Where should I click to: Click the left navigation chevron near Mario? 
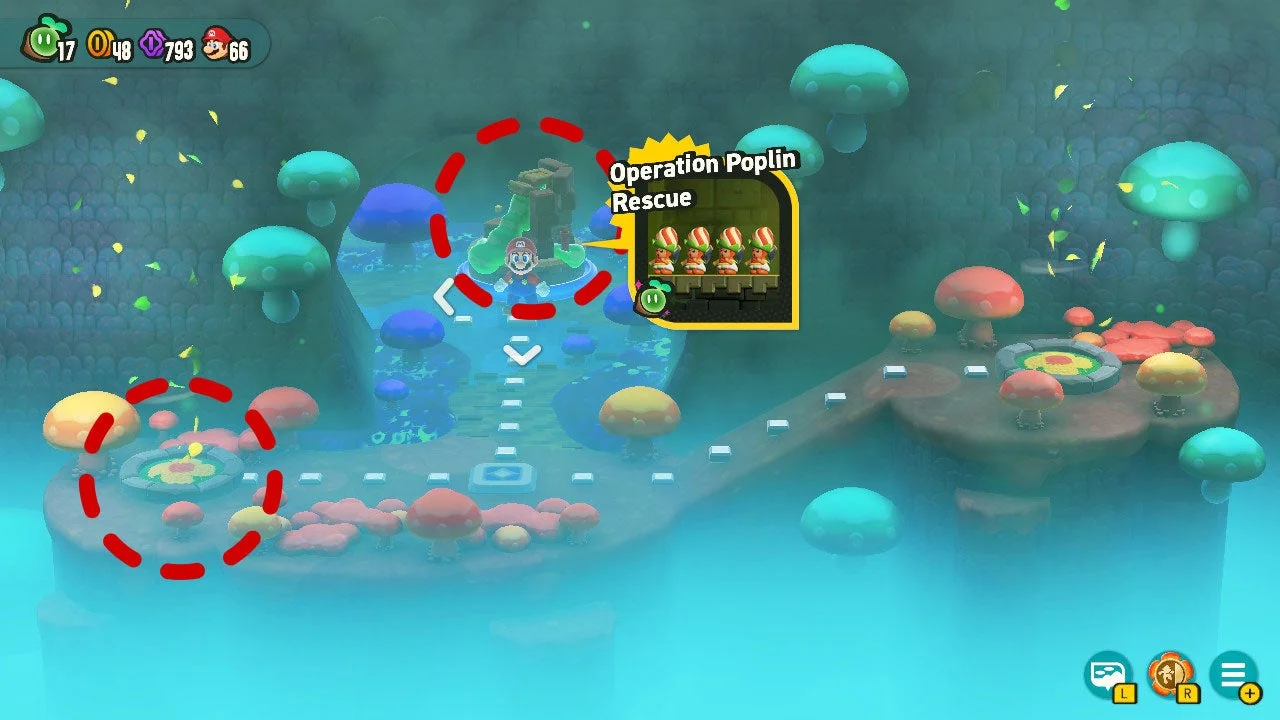point(446,295)
